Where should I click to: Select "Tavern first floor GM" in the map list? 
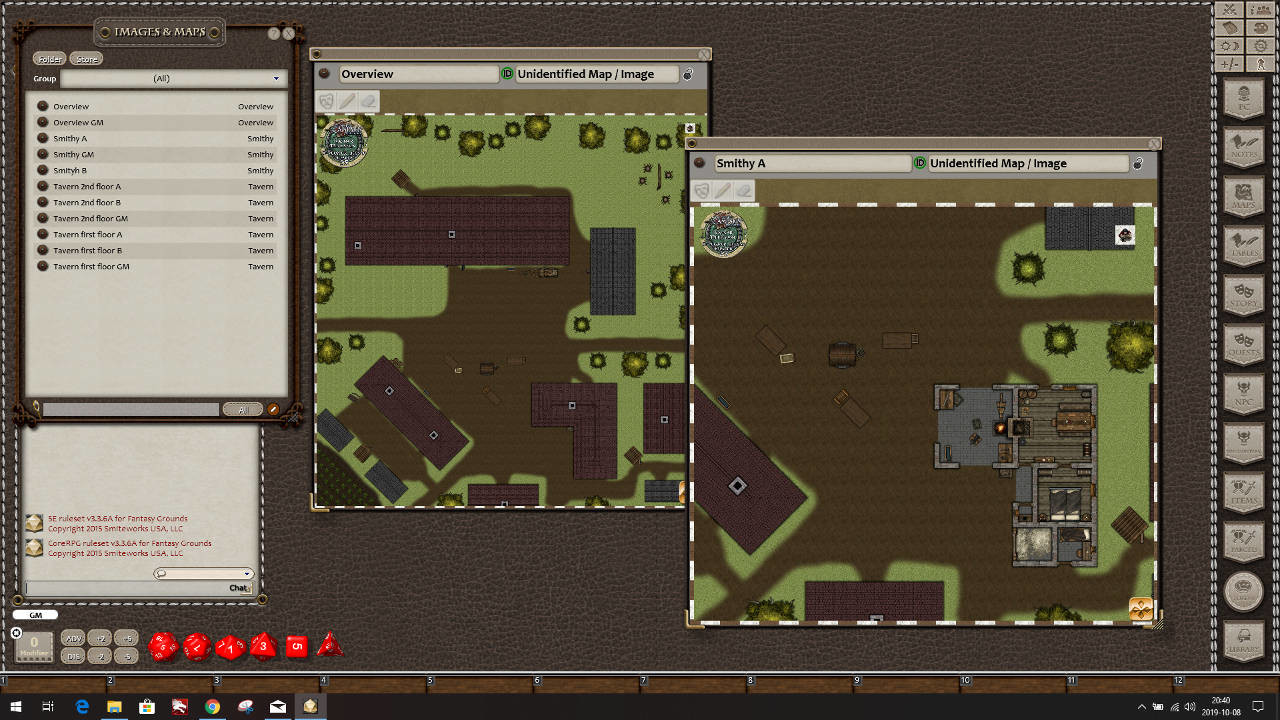(90, 266)
